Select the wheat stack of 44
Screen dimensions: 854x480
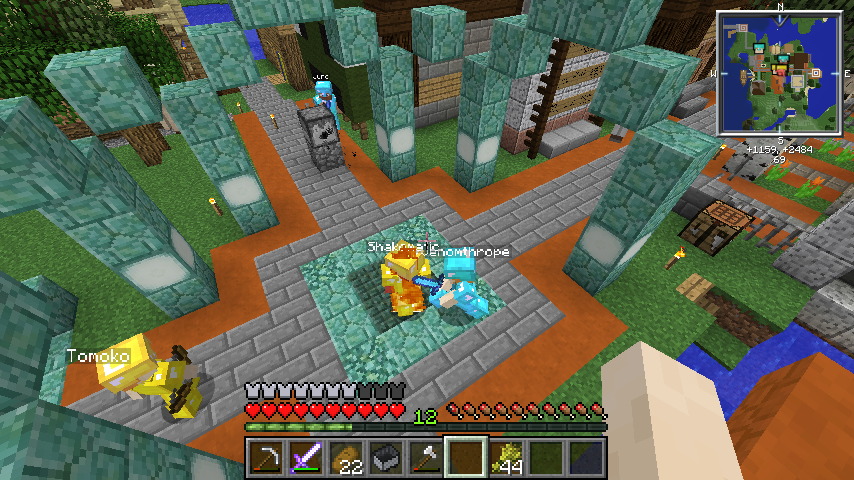click(506, 457)
